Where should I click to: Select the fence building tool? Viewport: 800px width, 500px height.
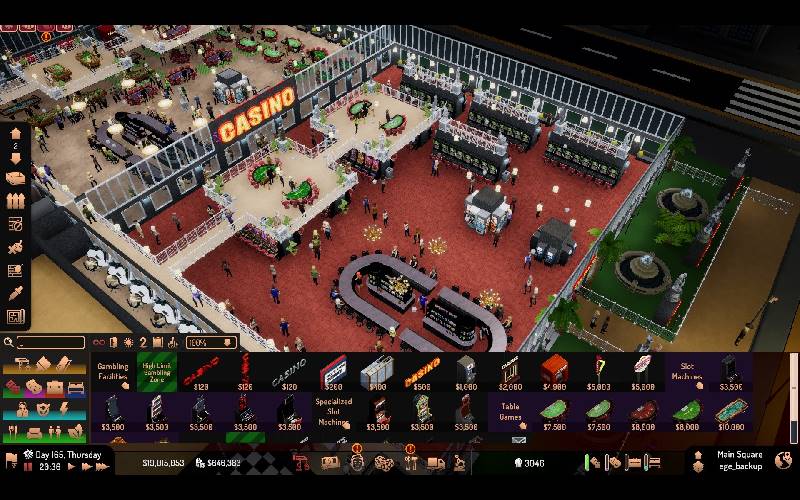[15, 201]
